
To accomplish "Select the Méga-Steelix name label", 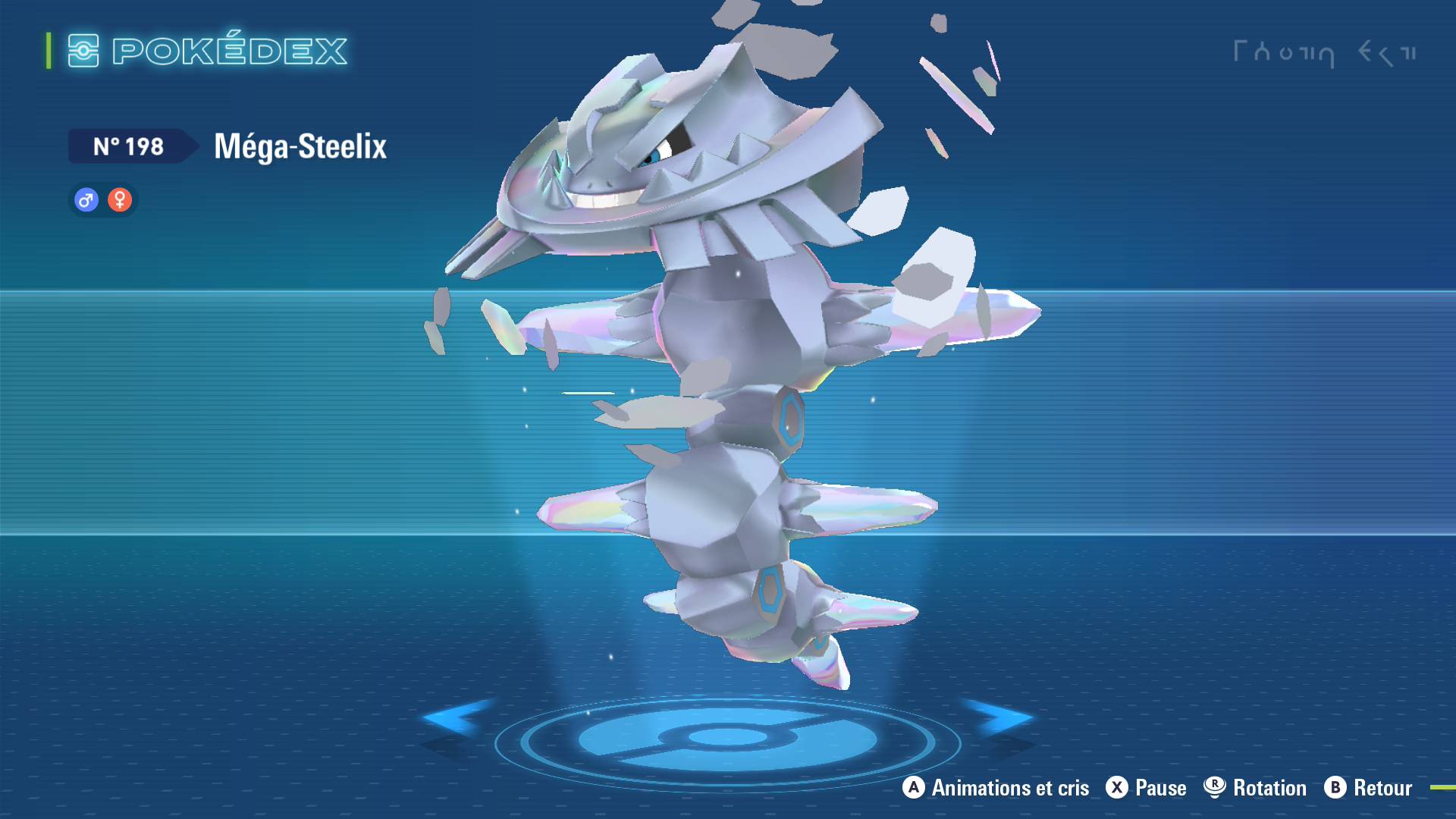I will point(300,146).
